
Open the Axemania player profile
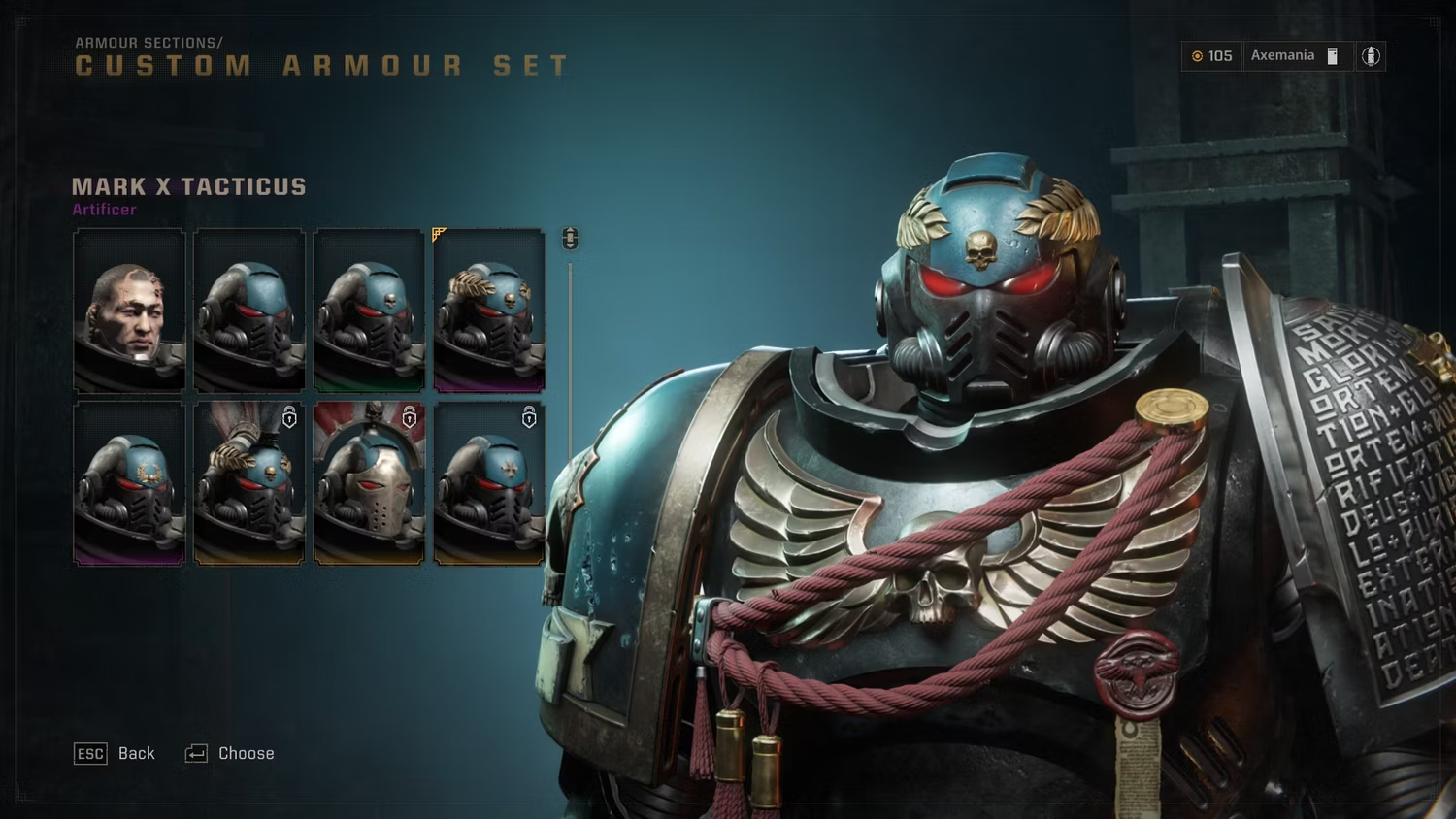(x=1283, y=56)
